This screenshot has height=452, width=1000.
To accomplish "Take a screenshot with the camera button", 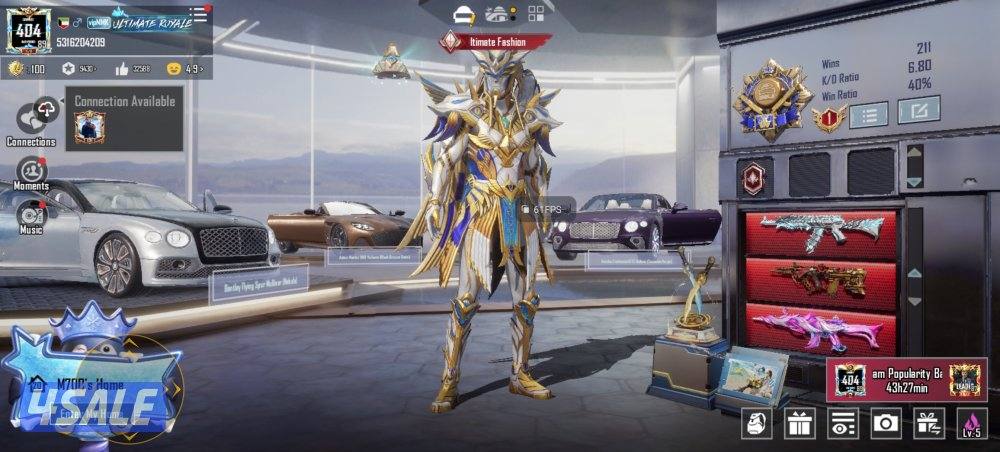I will pyautogui.click(x=886, y=424).
